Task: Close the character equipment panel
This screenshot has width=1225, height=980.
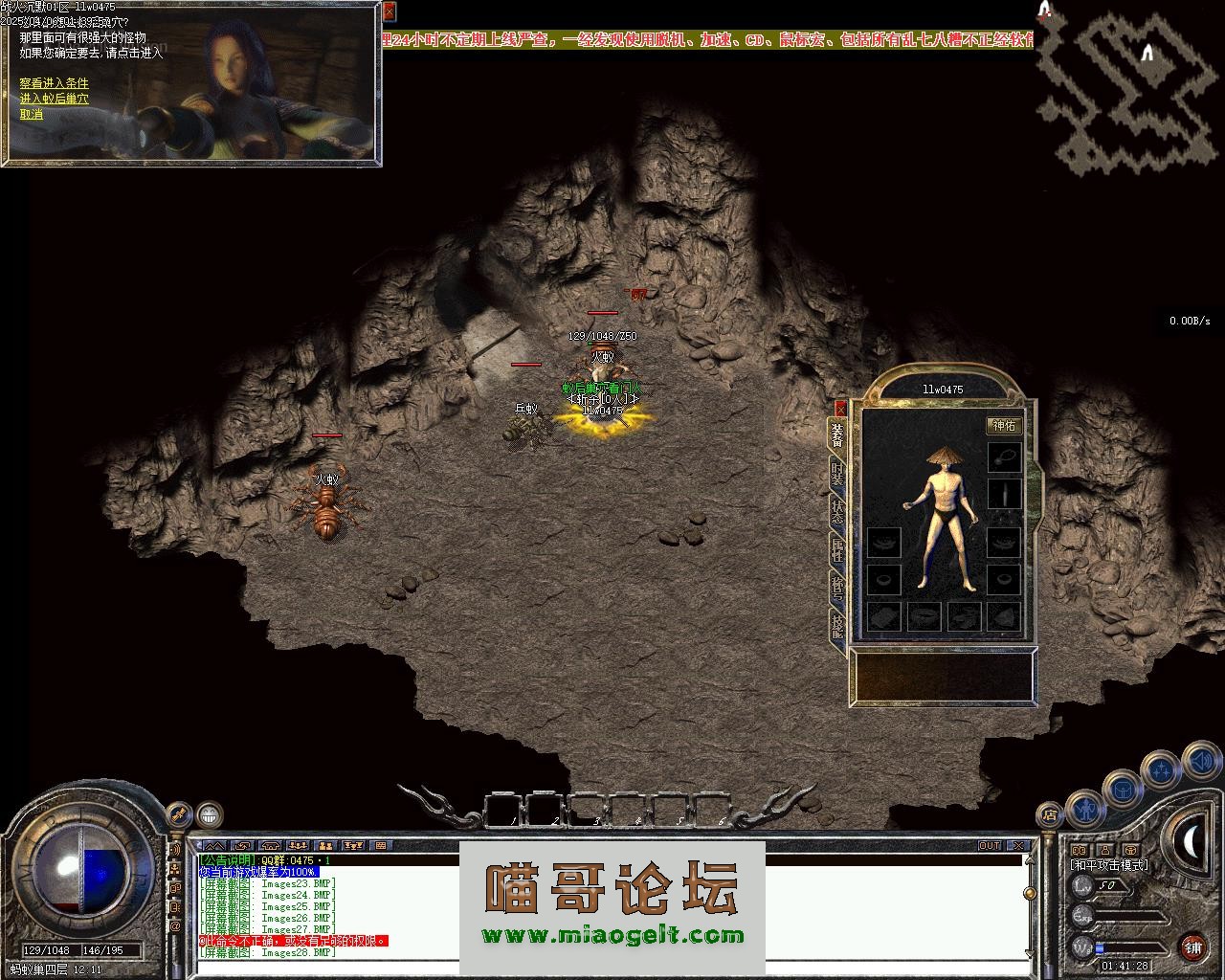Action: click(x=841, y=407)
